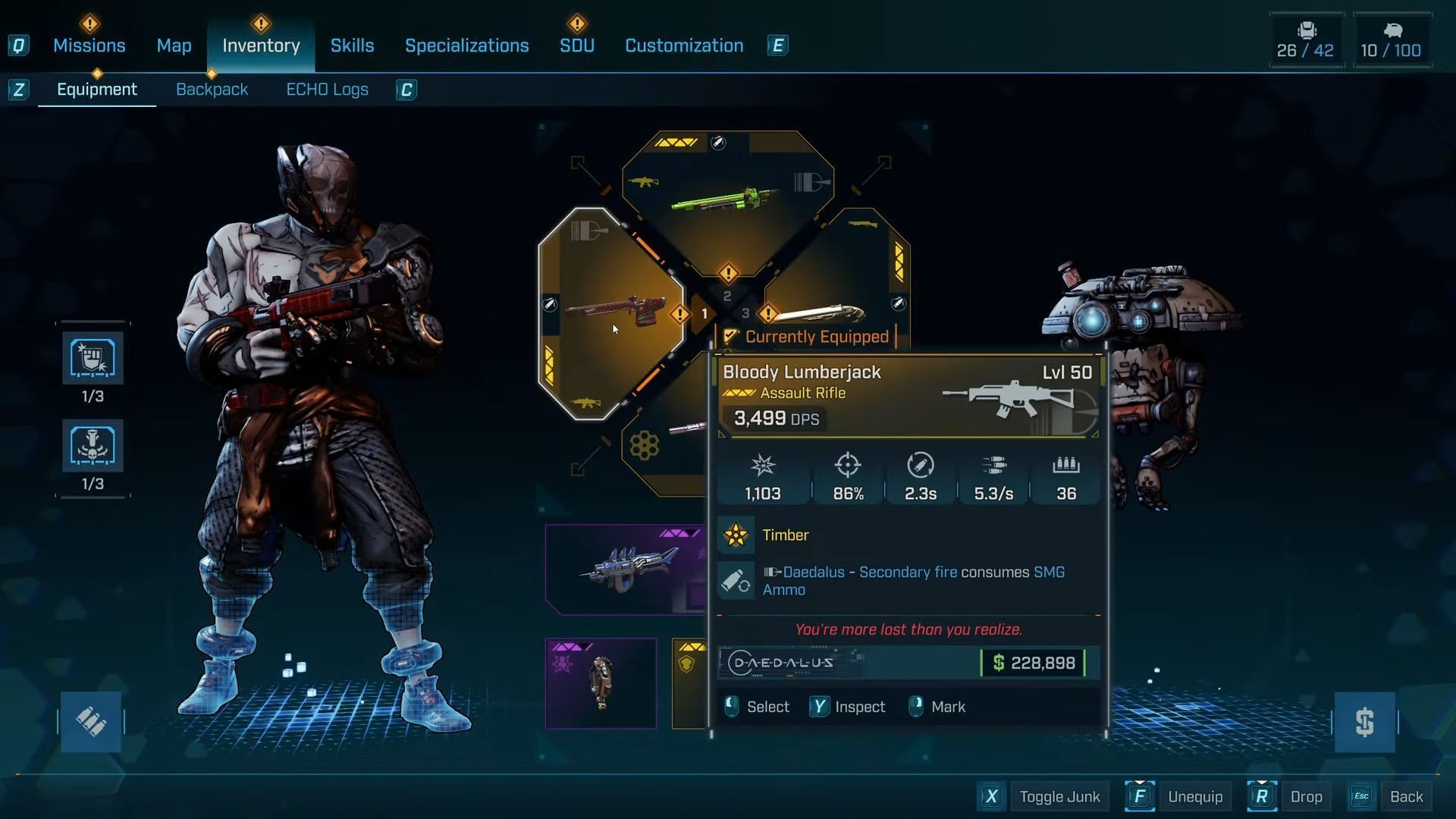This screenshot has width=1456, height=819.
Task: Switch to the Map tab
Action: pos(174,45)
